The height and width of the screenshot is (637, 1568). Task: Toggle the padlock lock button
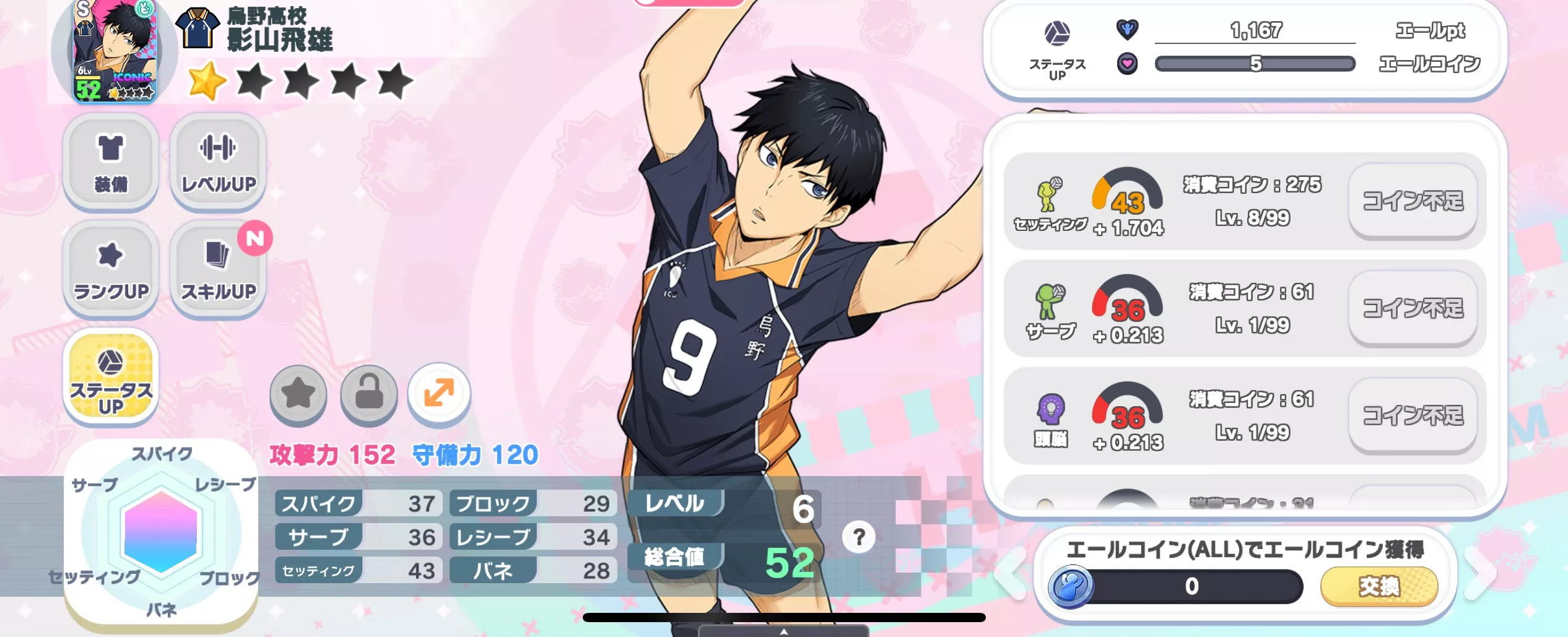(x=369, y=394)
